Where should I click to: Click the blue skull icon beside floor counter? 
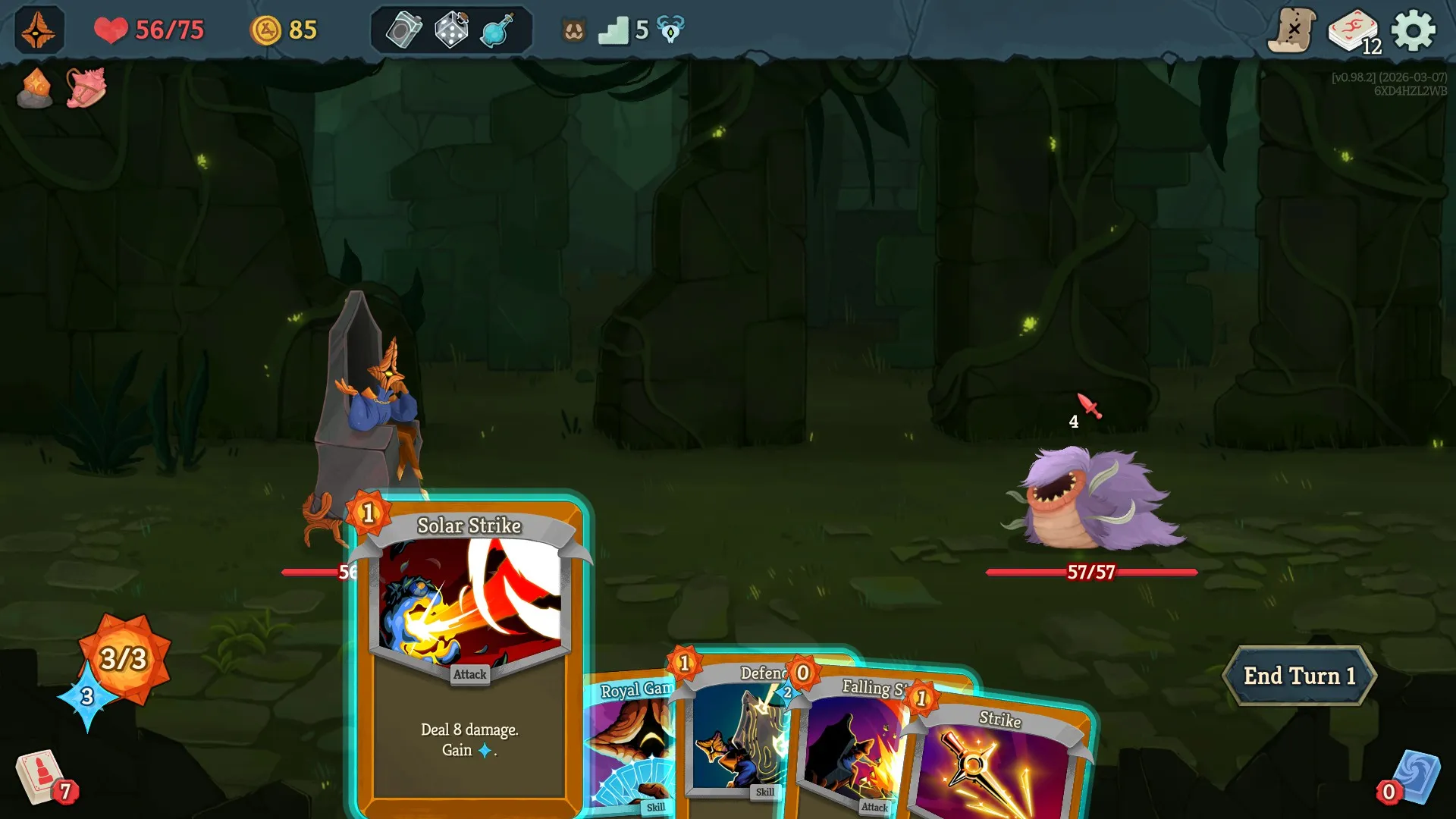(x=670, y=30)
